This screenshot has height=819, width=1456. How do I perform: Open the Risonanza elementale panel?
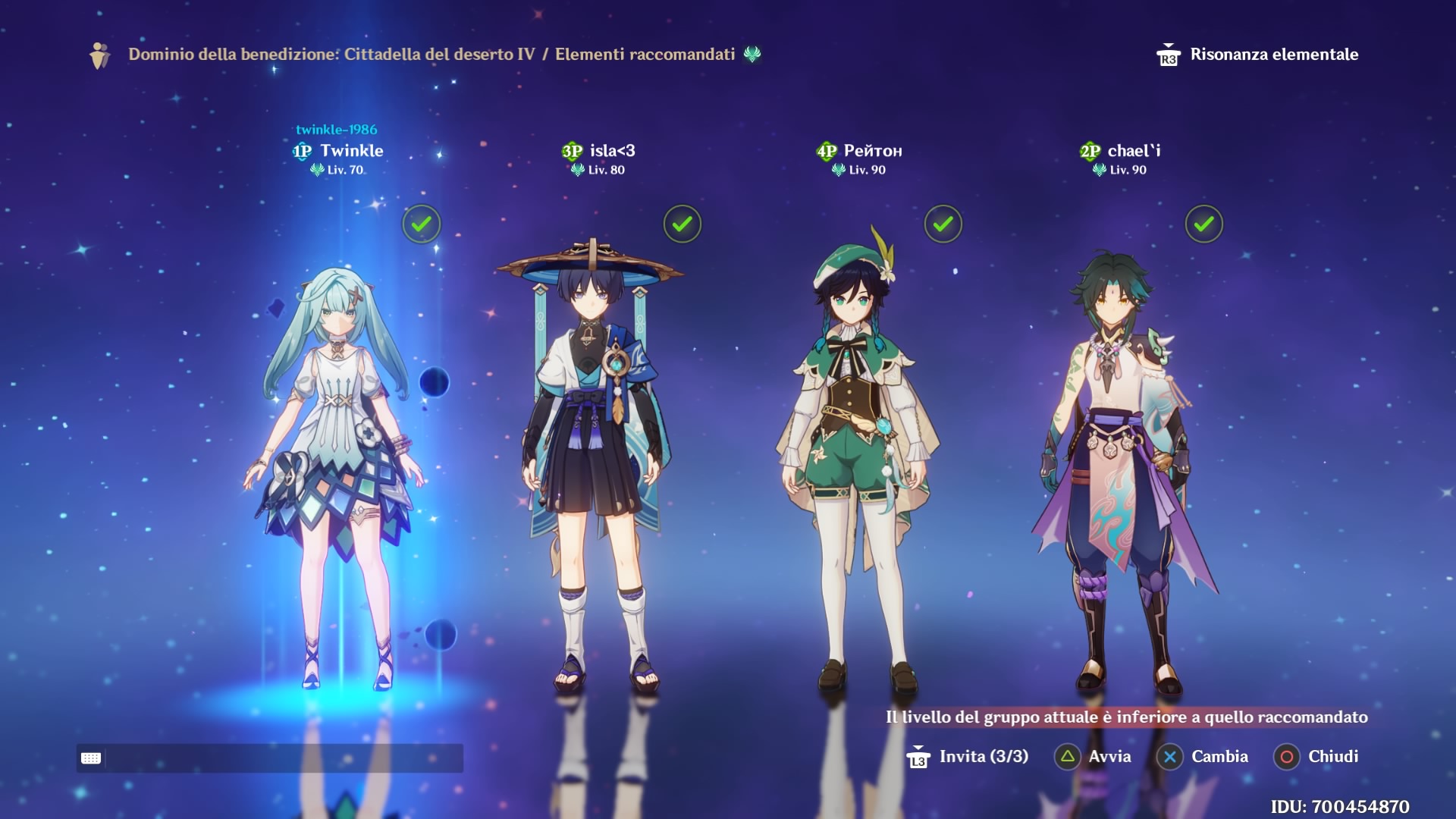click(1259, 55)
